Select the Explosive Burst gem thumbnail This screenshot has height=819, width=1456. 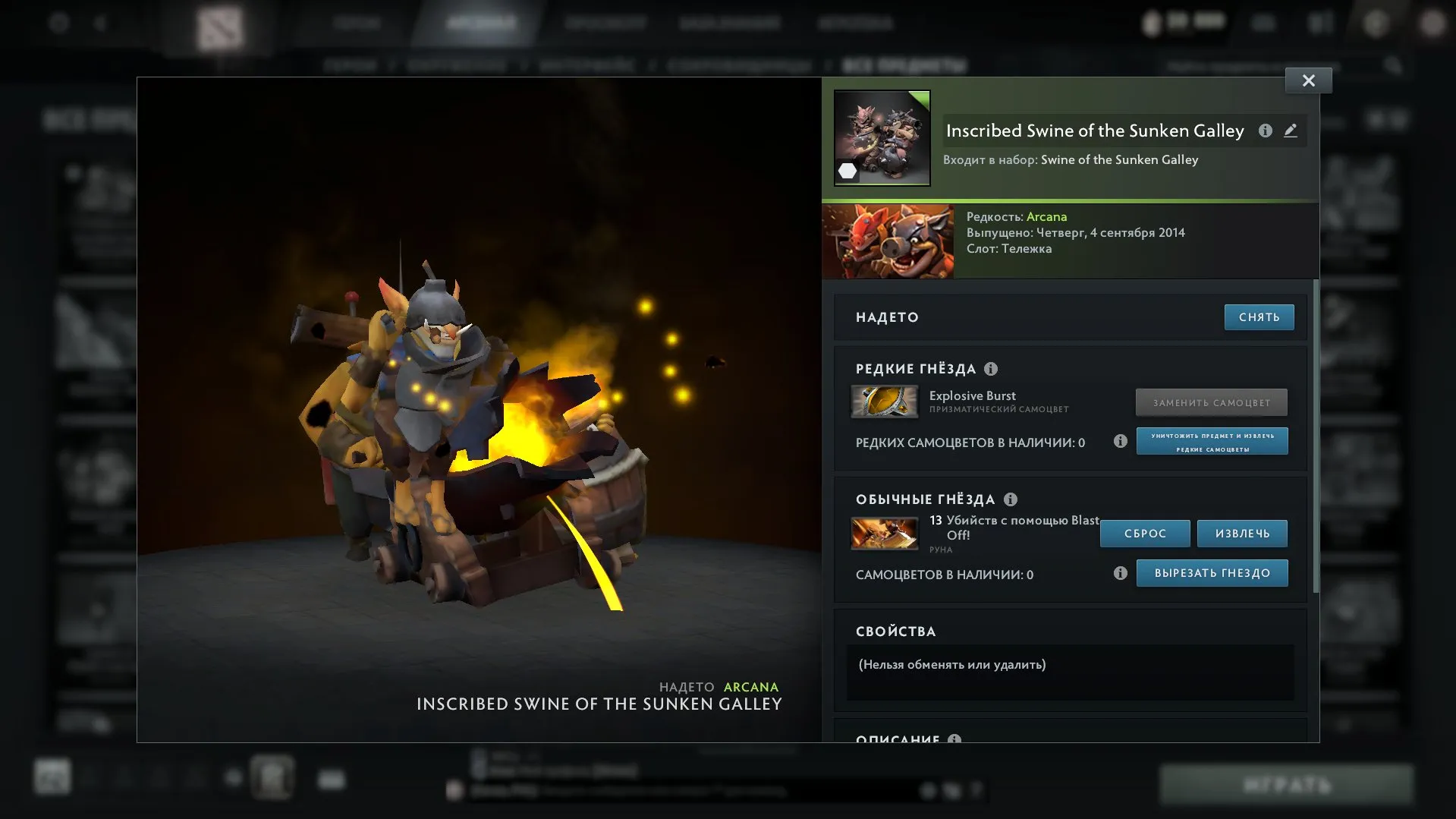[885, 402]
